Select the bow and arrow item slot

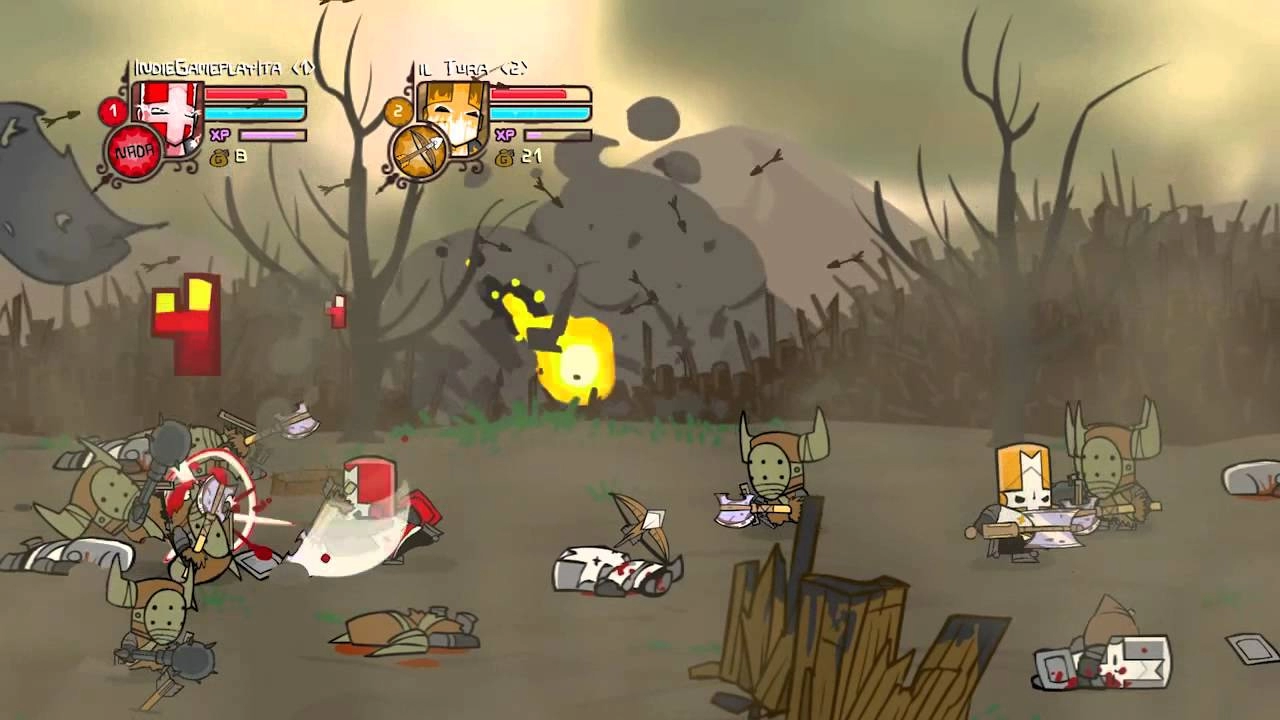[x=418, y=153]
